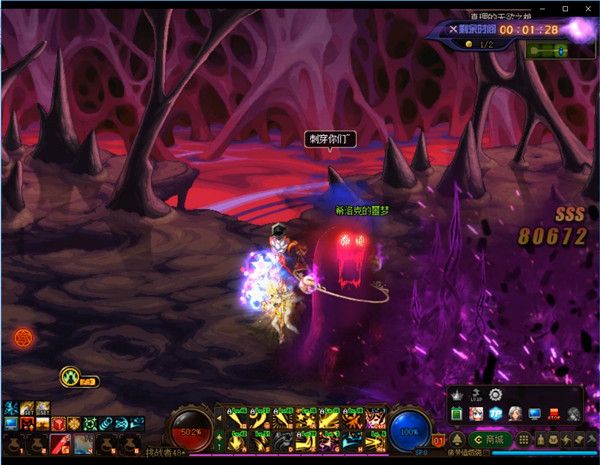This screenshot has height=465, width=600.
Task: Open the gear settings icon
Action: click(495, 395)
